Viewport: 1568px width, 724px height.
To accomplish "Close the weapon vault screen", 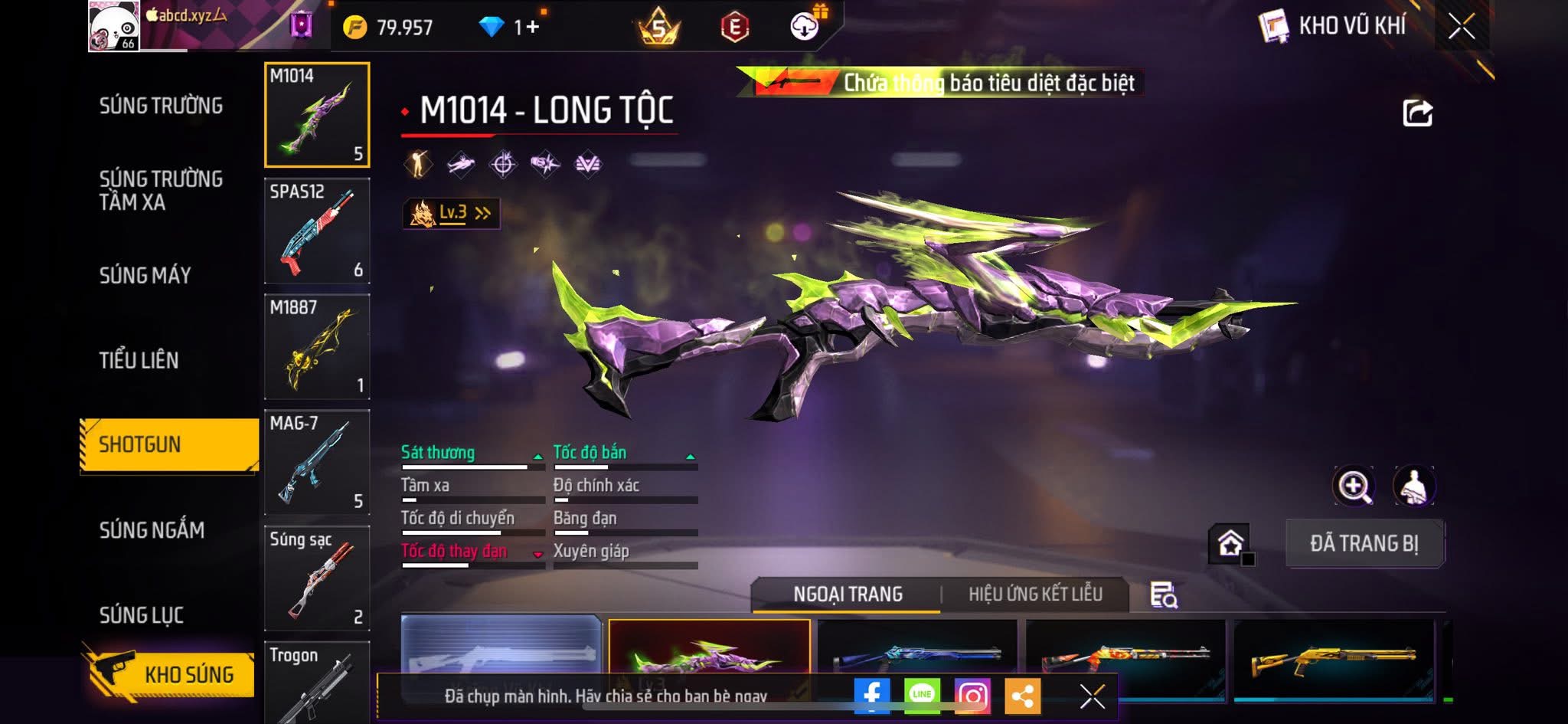I will coord(1461,27).
